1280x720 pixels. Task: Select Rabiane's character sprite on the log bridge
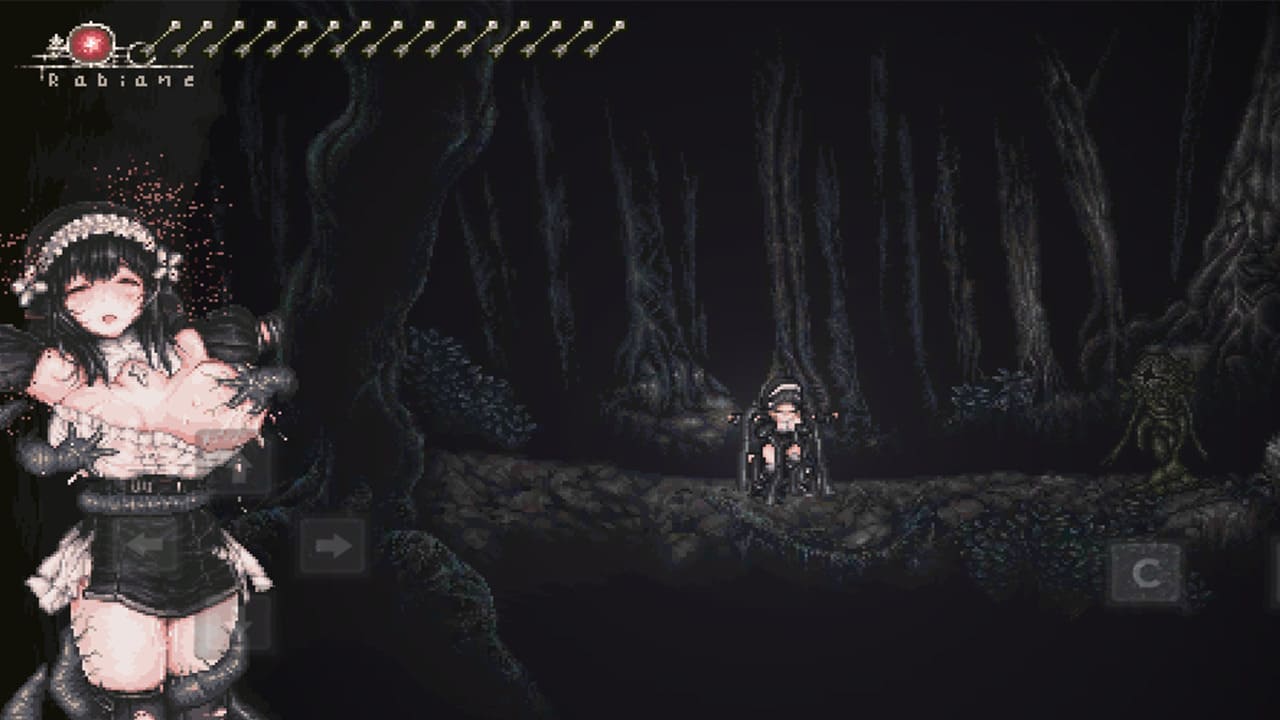click(x=785, y=440)
